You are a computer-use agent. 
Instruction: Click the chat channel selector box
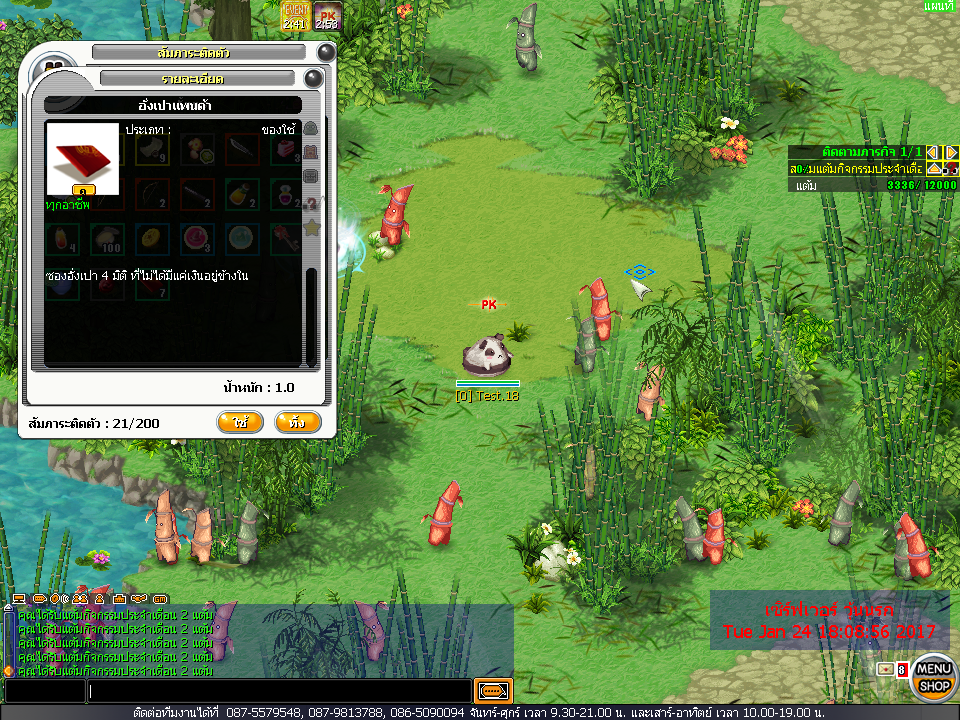[x=44, y=691]
